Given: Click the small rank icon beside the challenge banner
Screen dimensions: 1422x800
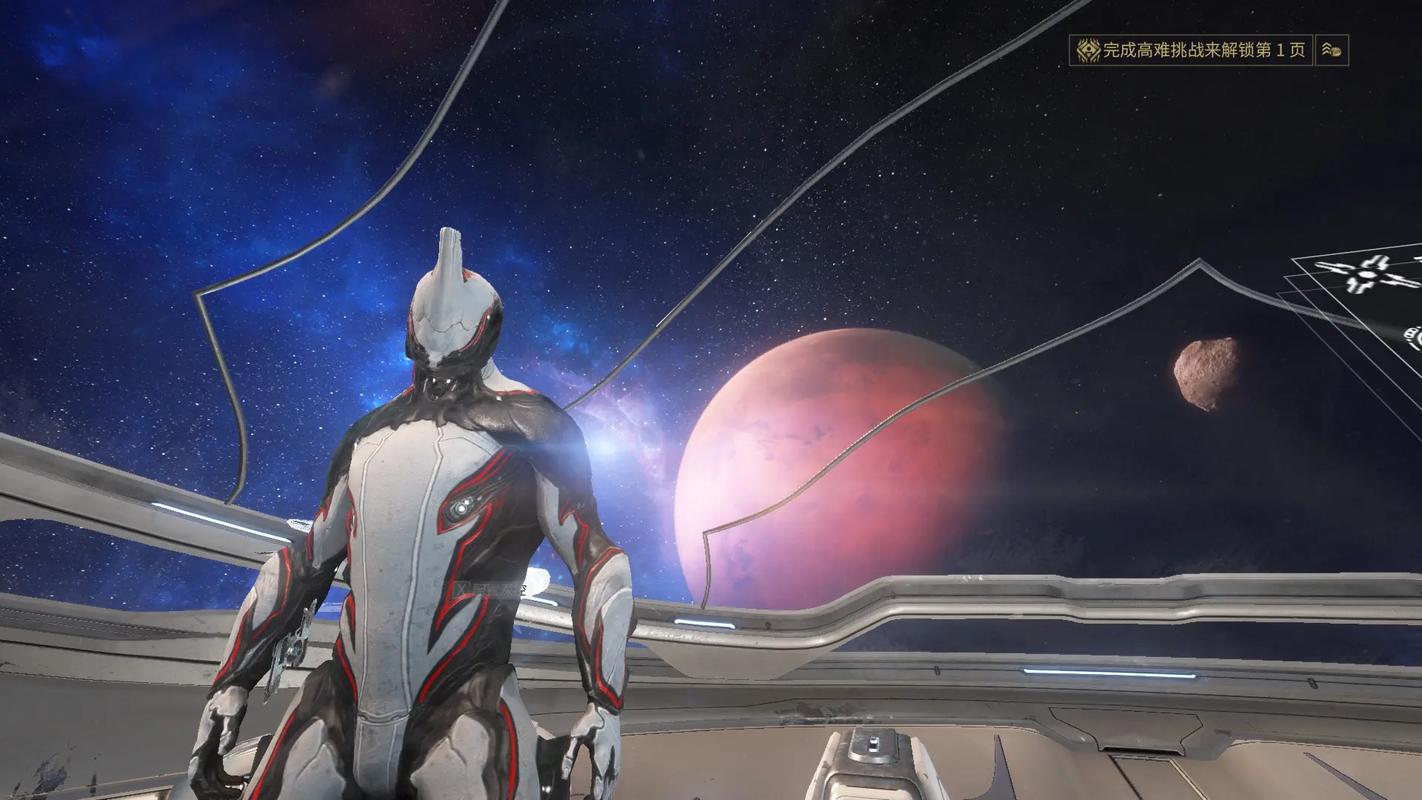Looking at the screenshot, I should click(x=1331, y=50).
